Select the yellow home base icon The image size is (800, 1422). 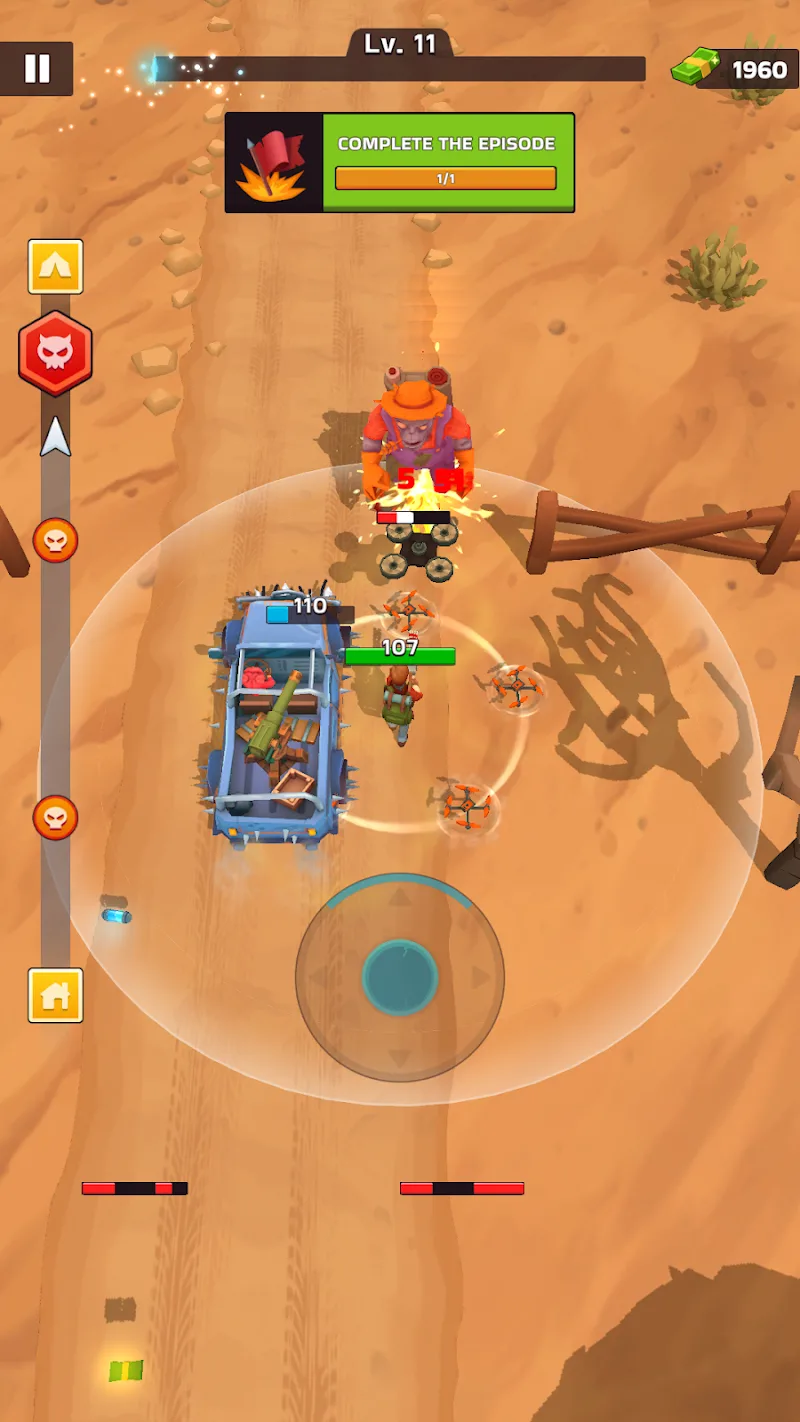[55, 995]
